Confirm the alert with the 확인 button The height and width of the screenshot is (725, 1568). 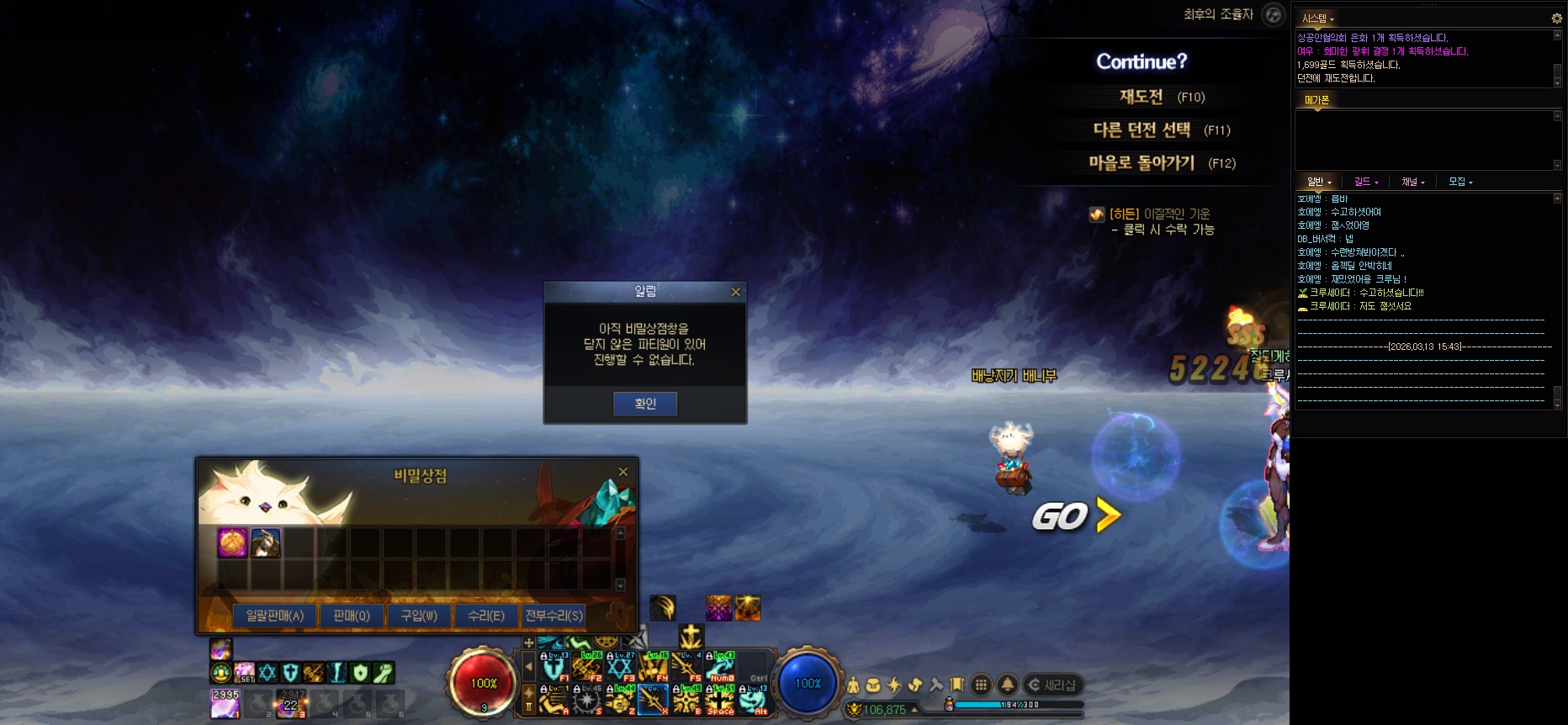(644, 404)
